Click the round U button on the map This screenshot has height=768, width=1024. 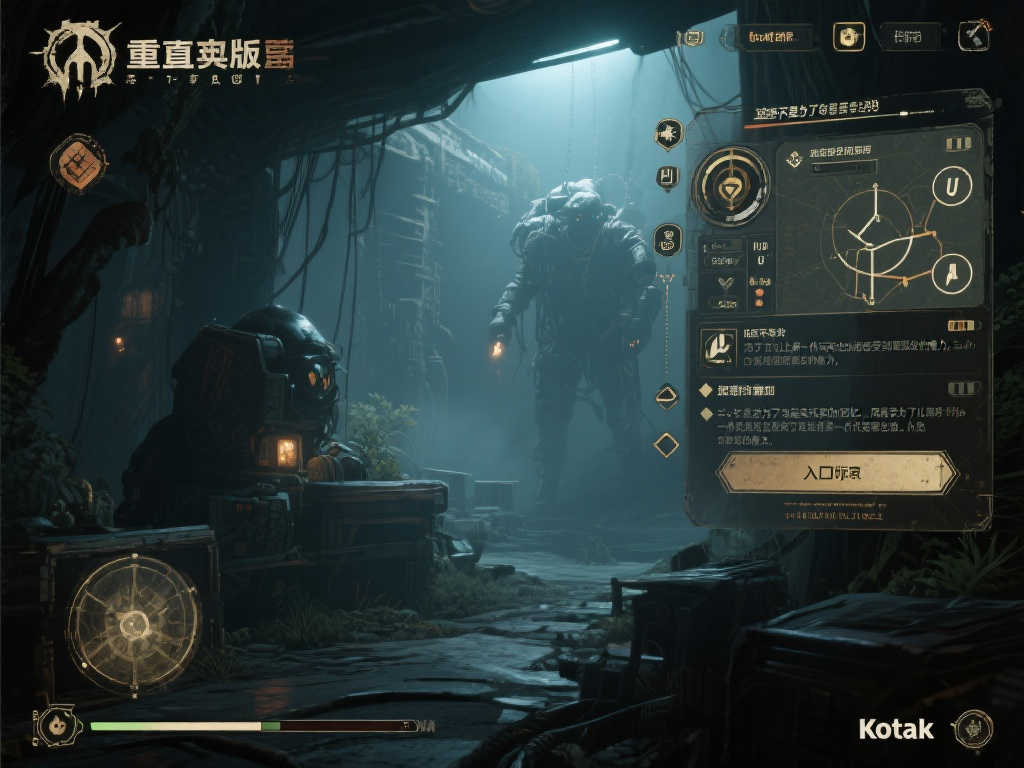point(951,186)
